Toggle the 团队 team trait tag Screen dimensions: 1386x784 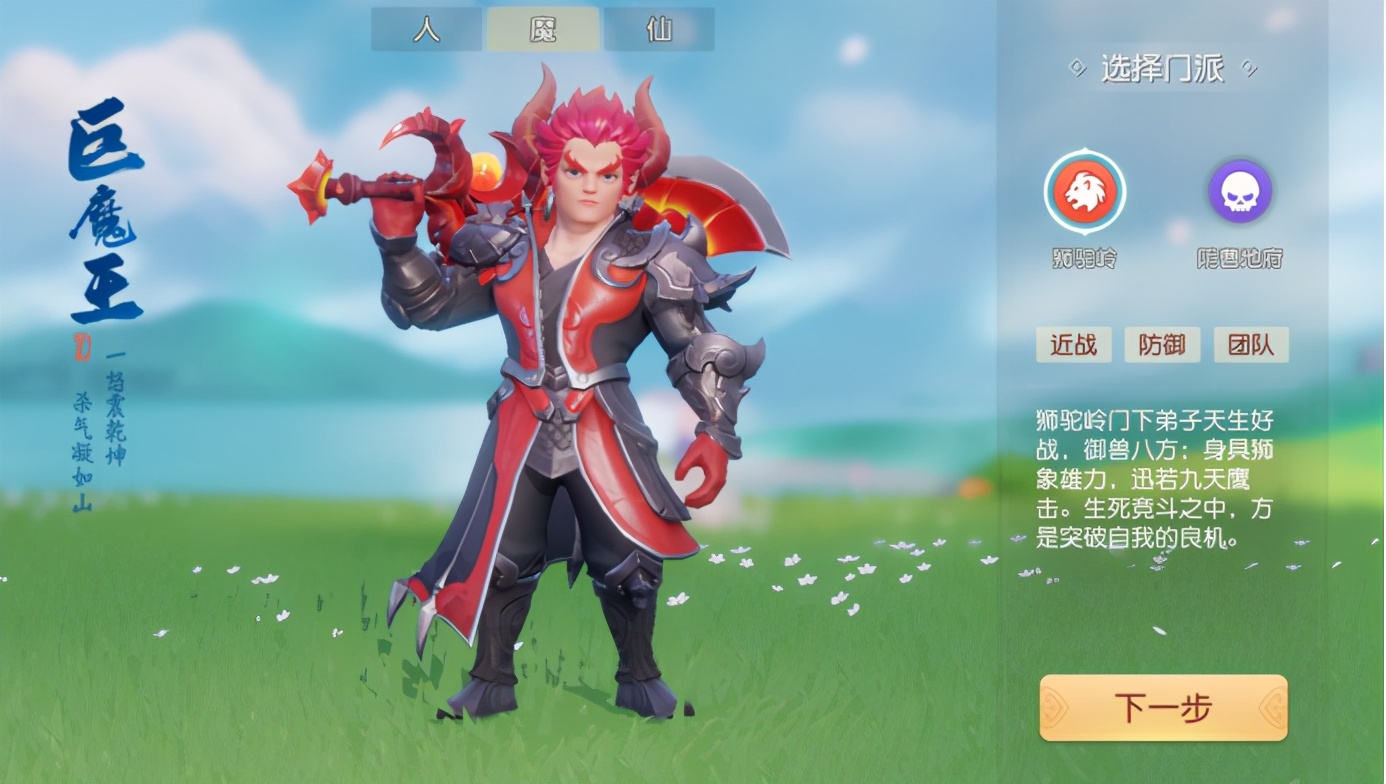[x=1251, y=344]
